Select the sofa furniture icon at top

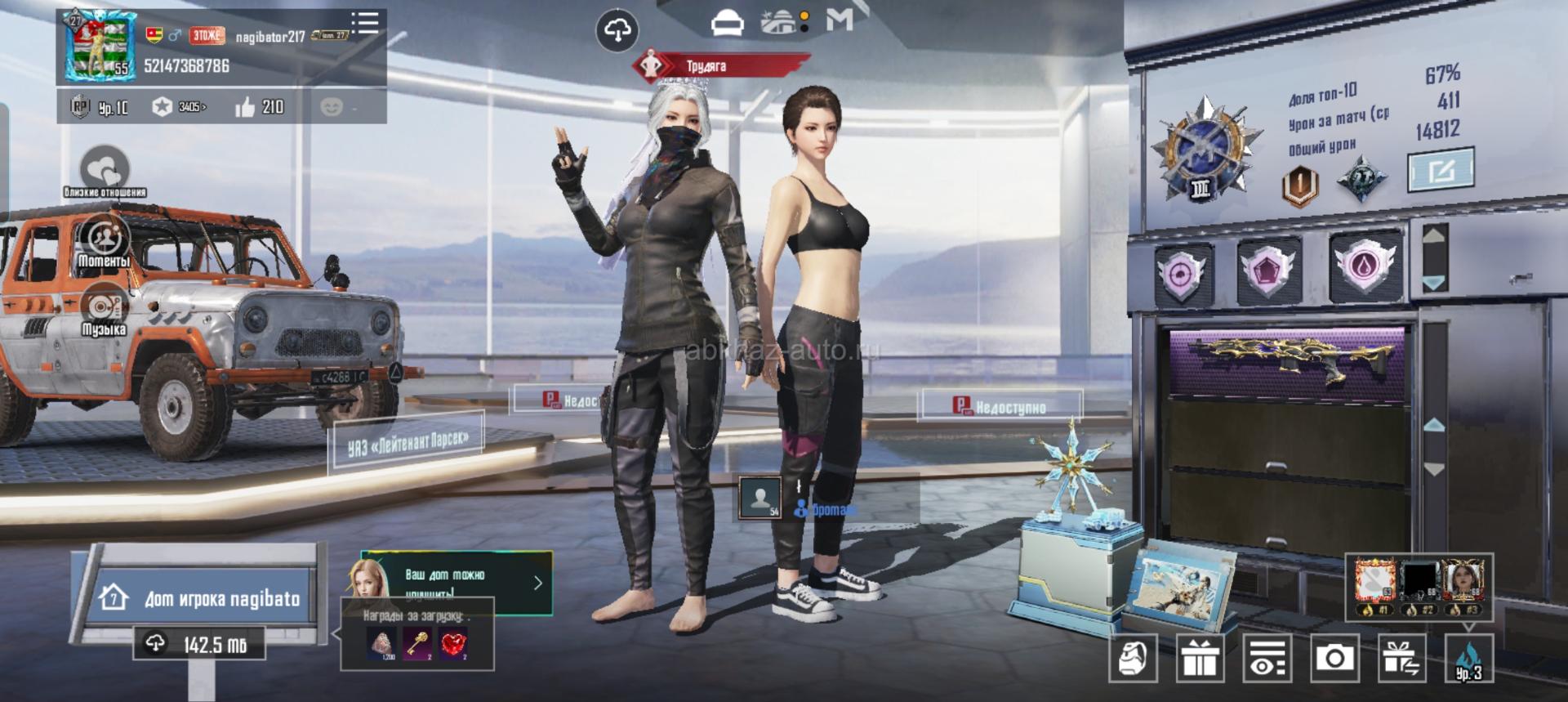point(727,23)
